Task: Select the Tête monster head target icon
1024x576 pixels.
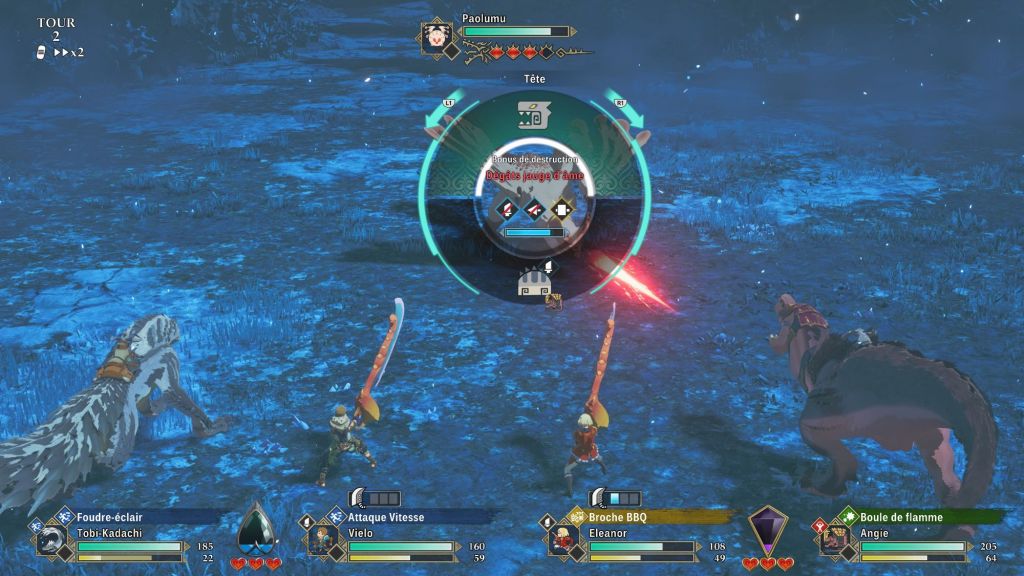Action: 531,115
